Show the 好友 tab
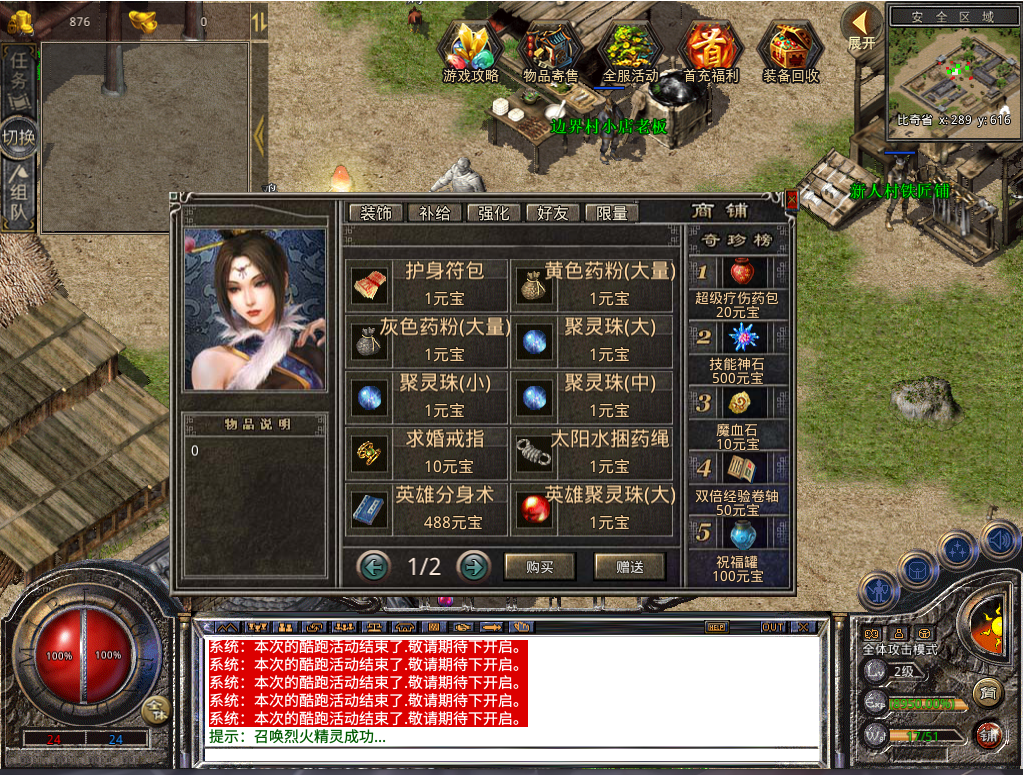Screen dimensions: 1023x775 tap(553, 213)
